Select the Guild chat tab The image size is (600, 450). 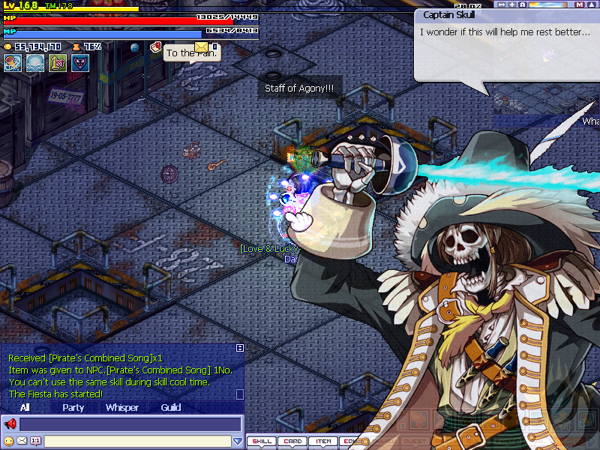pyautogui.click(x=171, y=407)
